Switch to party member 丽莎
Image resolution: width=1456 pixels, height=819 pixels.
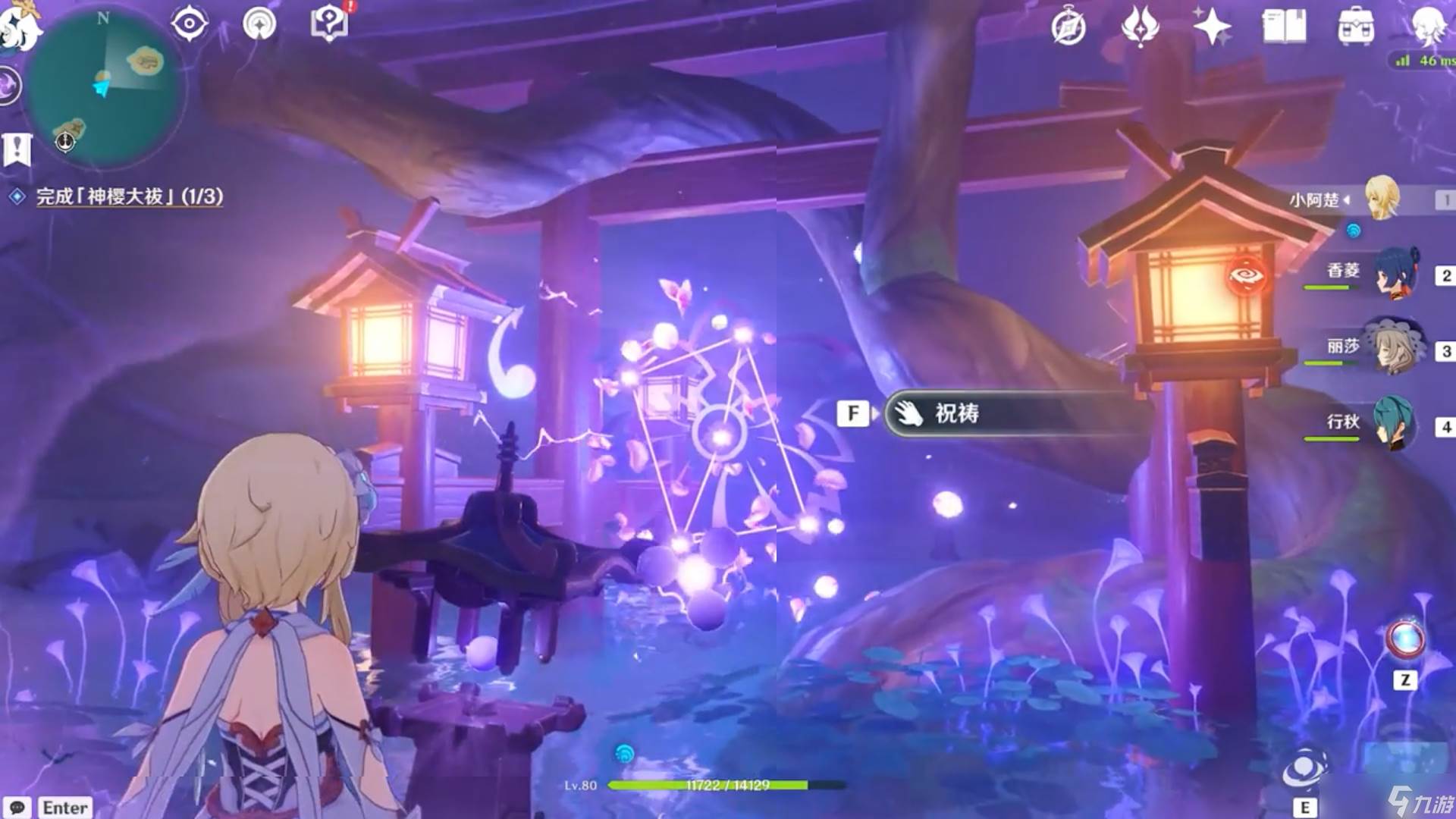pos(1395,347)
